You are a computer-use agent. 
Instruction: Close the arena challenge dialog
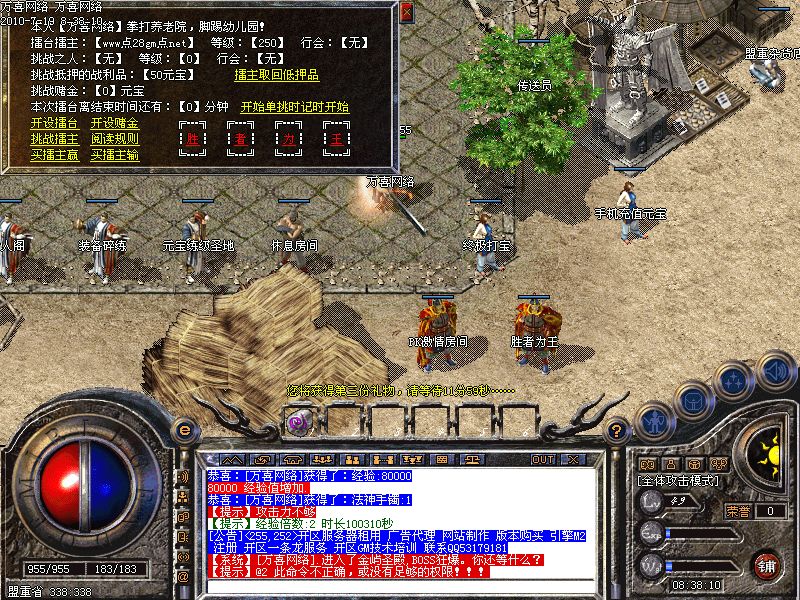click(406, 13)
